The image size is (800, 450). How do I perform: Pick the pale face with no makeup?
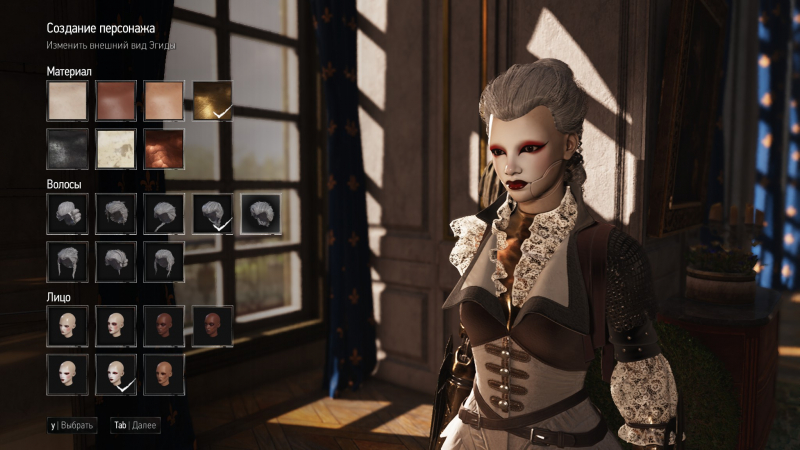click(x=67, y=326)
